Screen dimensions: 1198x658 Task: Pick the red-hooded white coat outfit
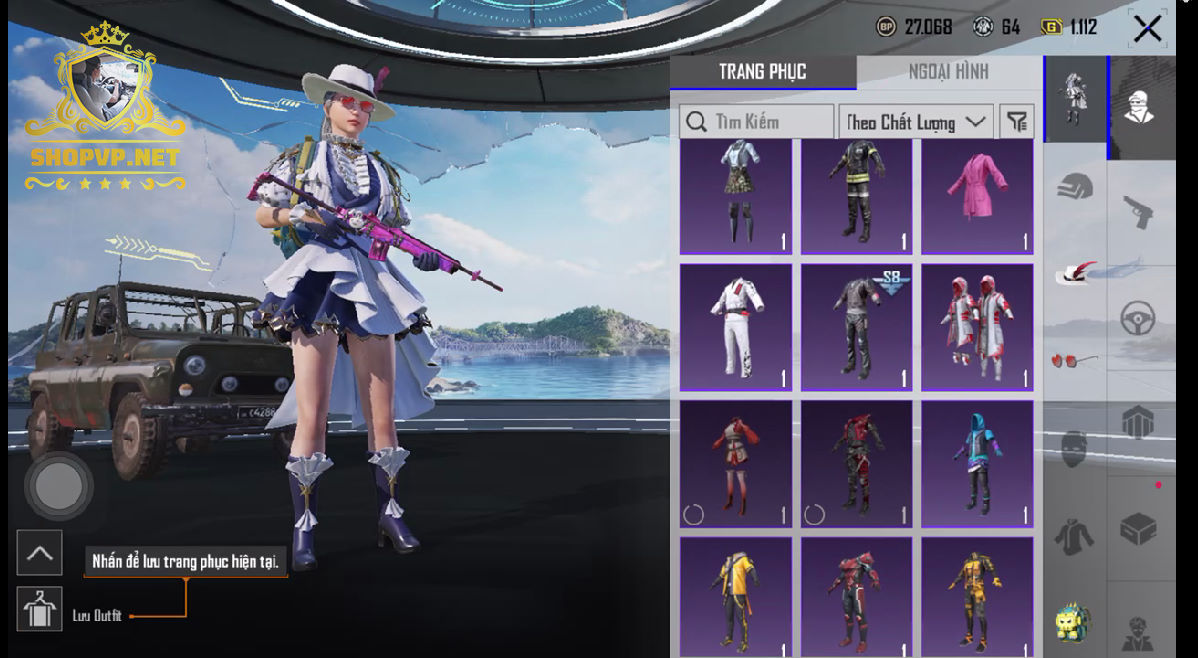coord(977,327)
